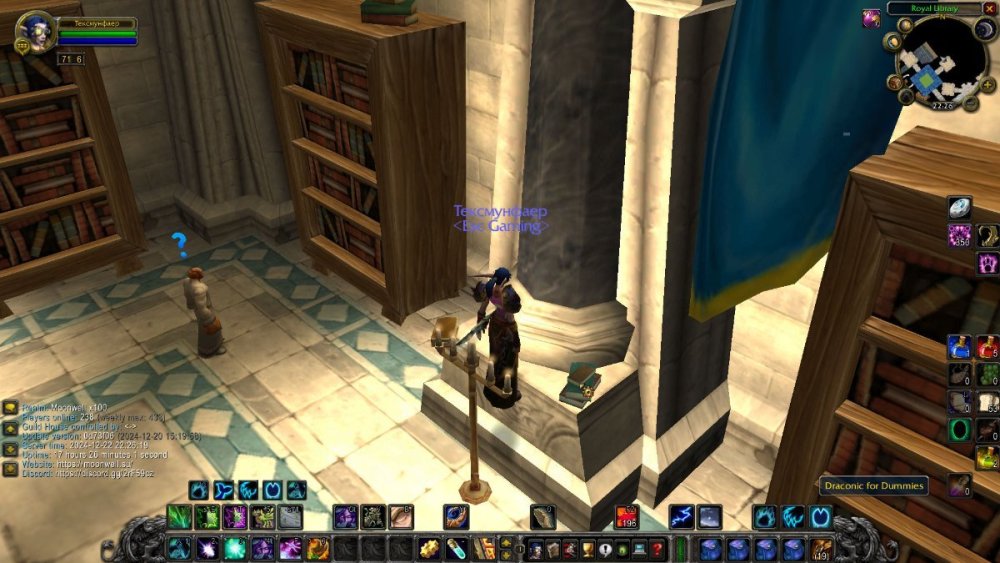Open the character info micro button
This screenshot has height=563, width=1000.
pos(534,548)
